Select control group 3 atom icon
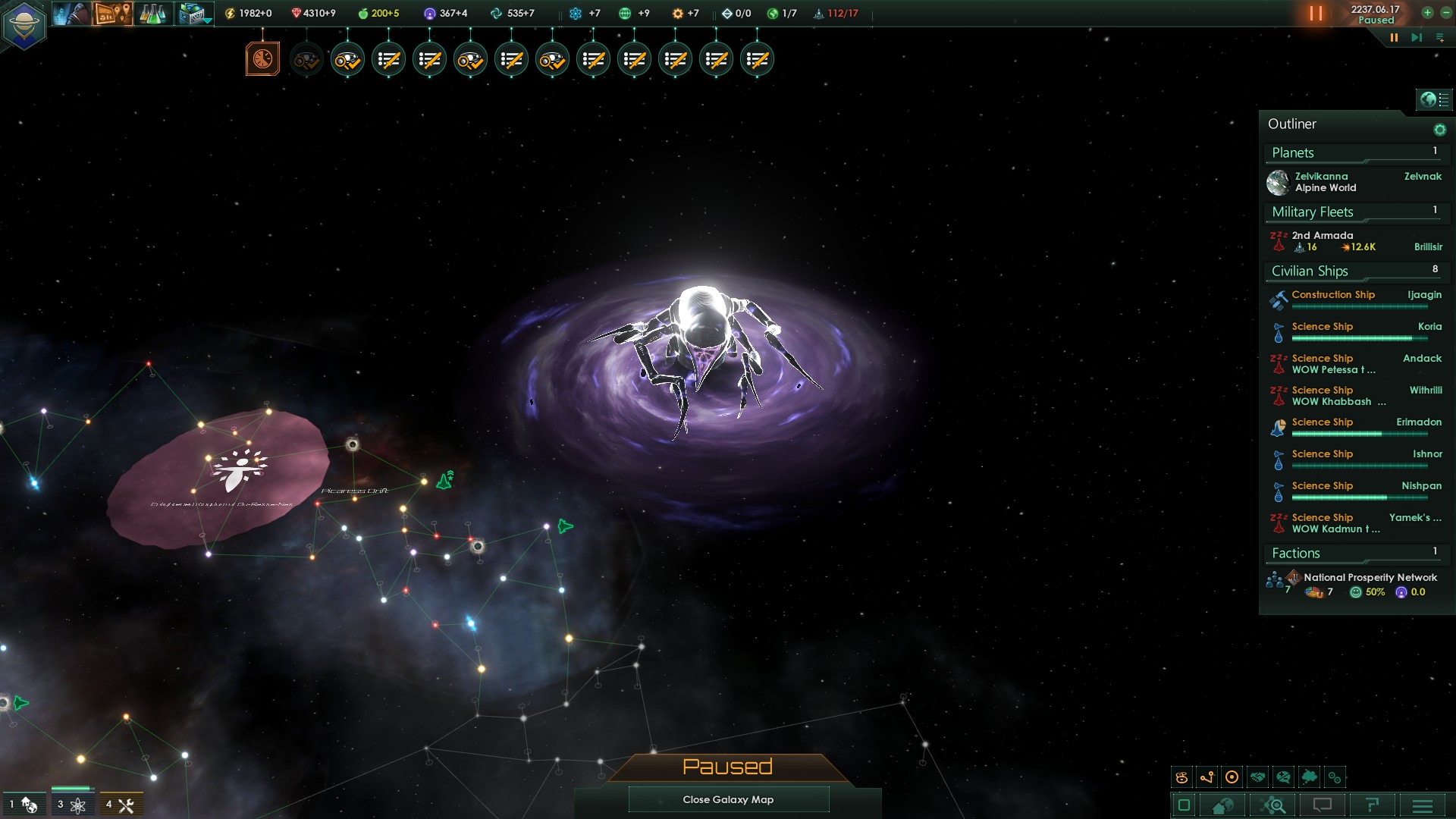The width and height of the screenshot is (1456, 819). (x=72, y=805)
